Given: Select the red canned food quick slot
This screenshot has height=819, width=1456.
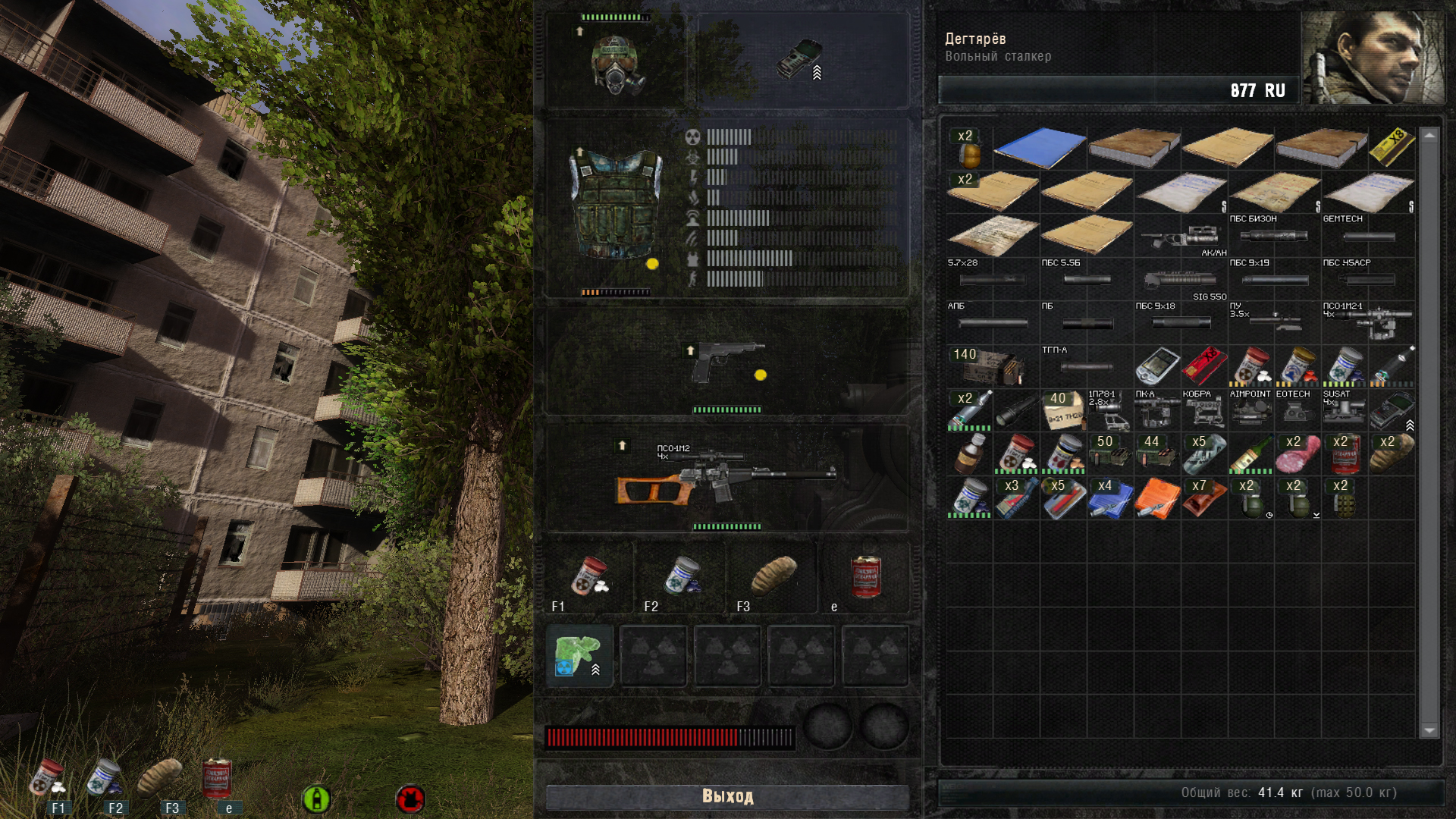Looking at the screenshot, I should point(865,578).
